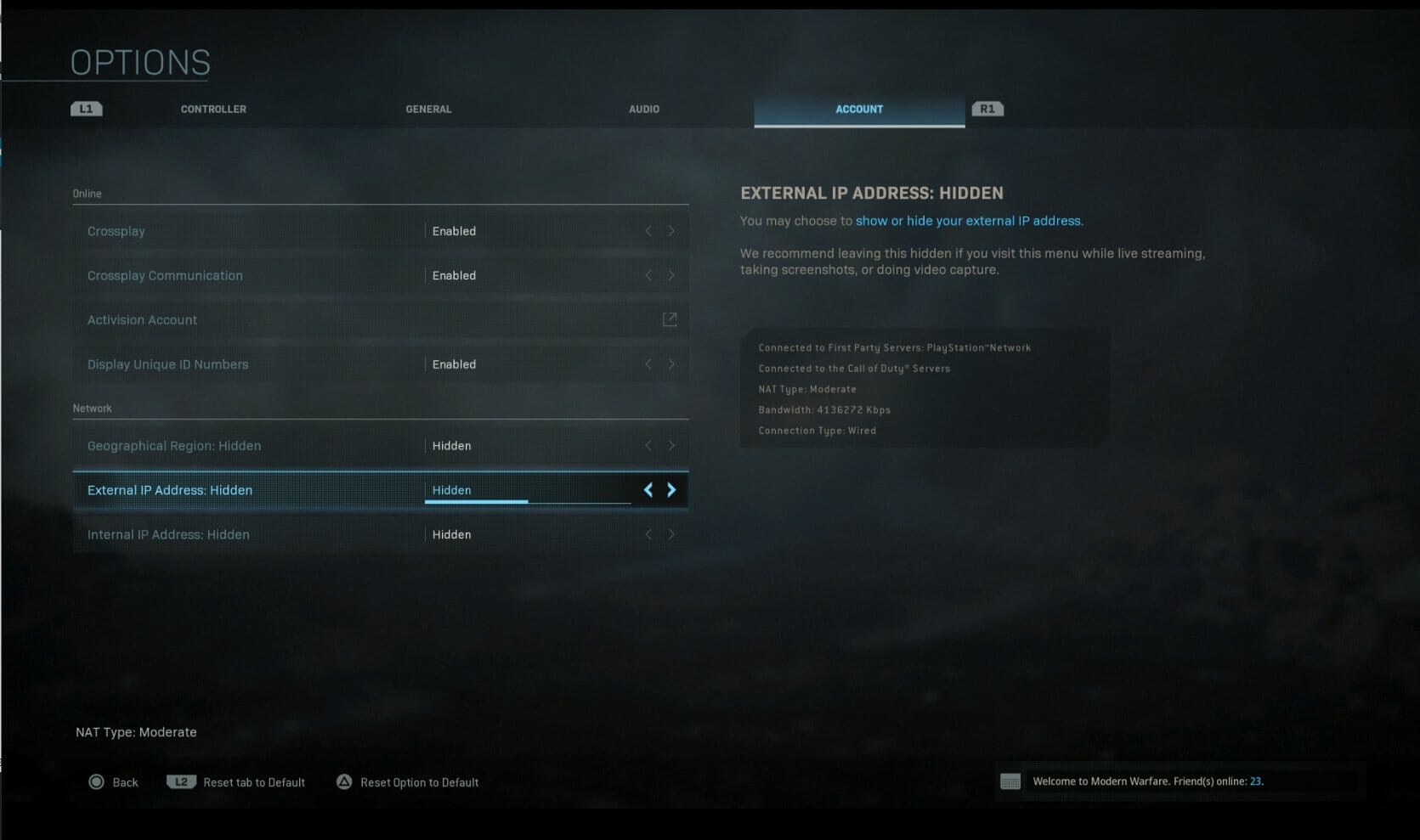Screen dimensions: 1420x840
Task: Click the R1 shoulder button icon
Action: 987,108
